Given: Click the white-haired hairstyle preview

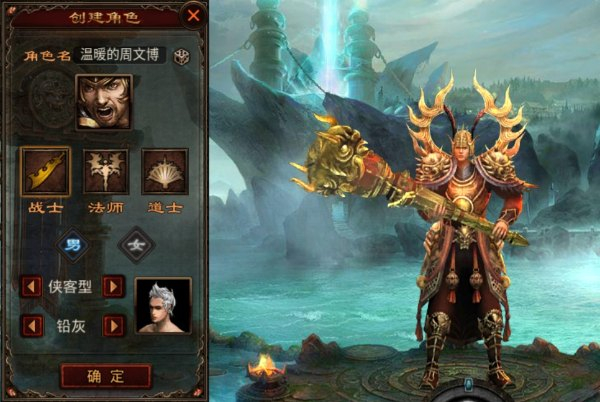Looking at the screenshot, I should click(163, 305).
